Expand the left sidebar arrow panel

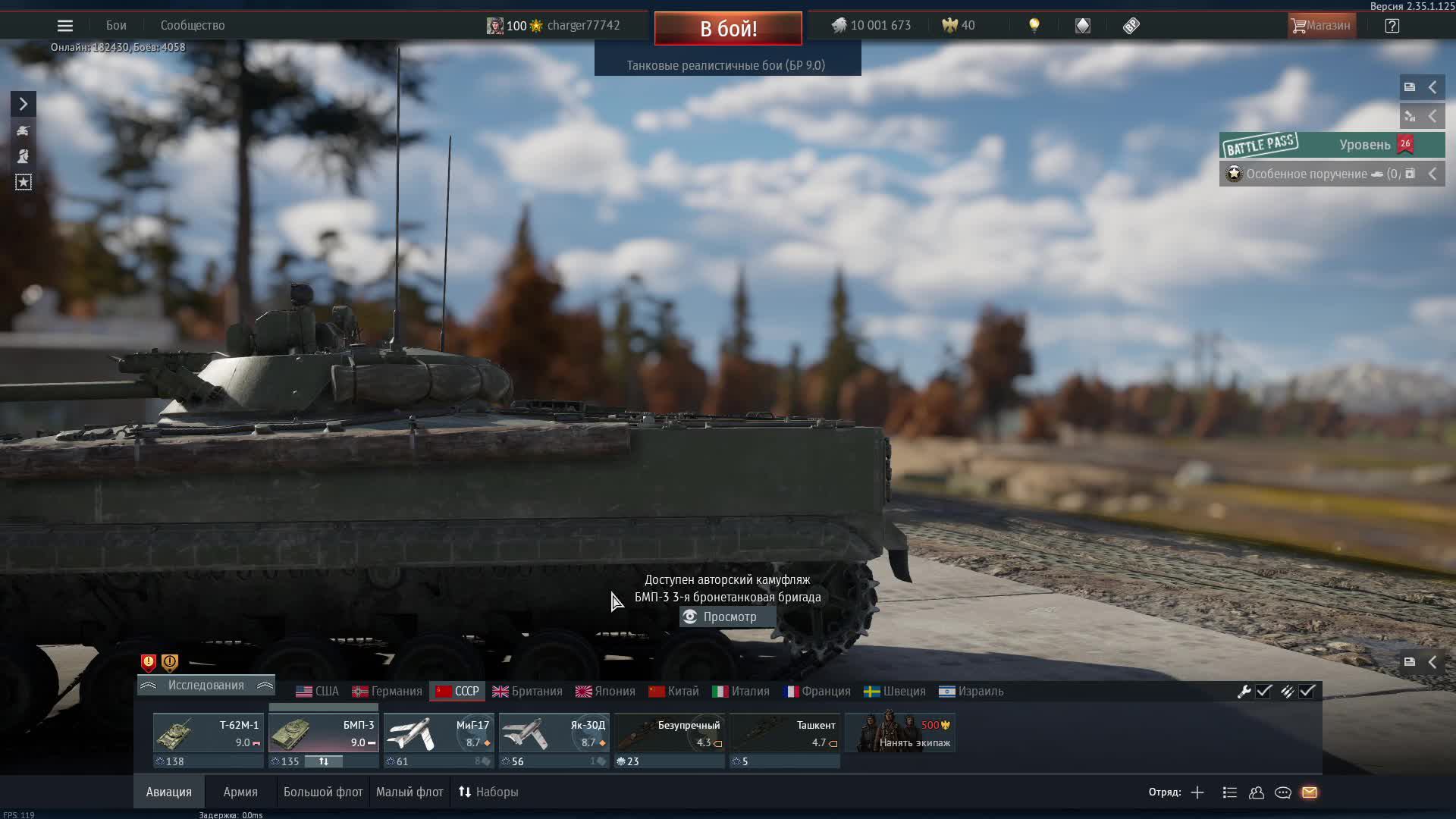pyautogui.click(x=23, y=103)
